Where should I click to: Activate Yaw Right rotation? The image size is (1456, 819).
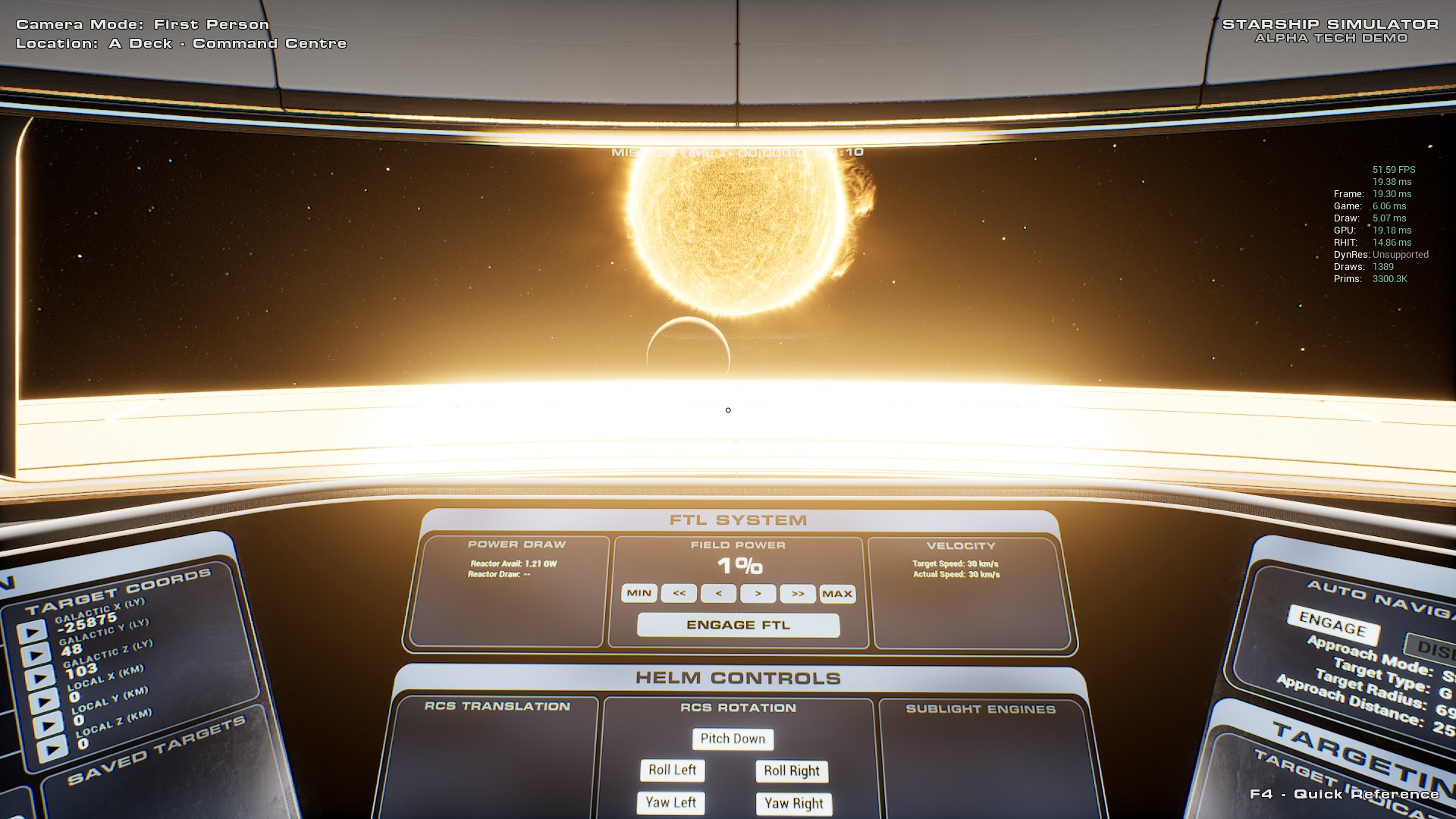click(793, 804)
